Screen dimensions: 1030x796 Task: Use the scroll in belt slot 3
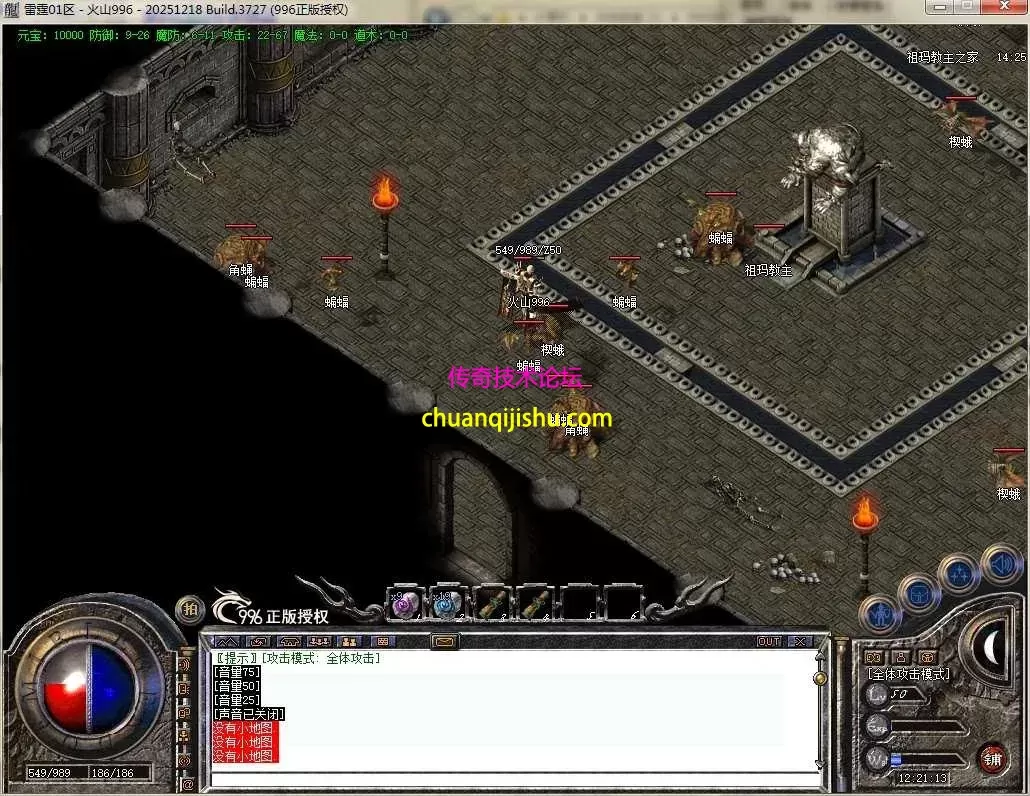coord(491,604)
